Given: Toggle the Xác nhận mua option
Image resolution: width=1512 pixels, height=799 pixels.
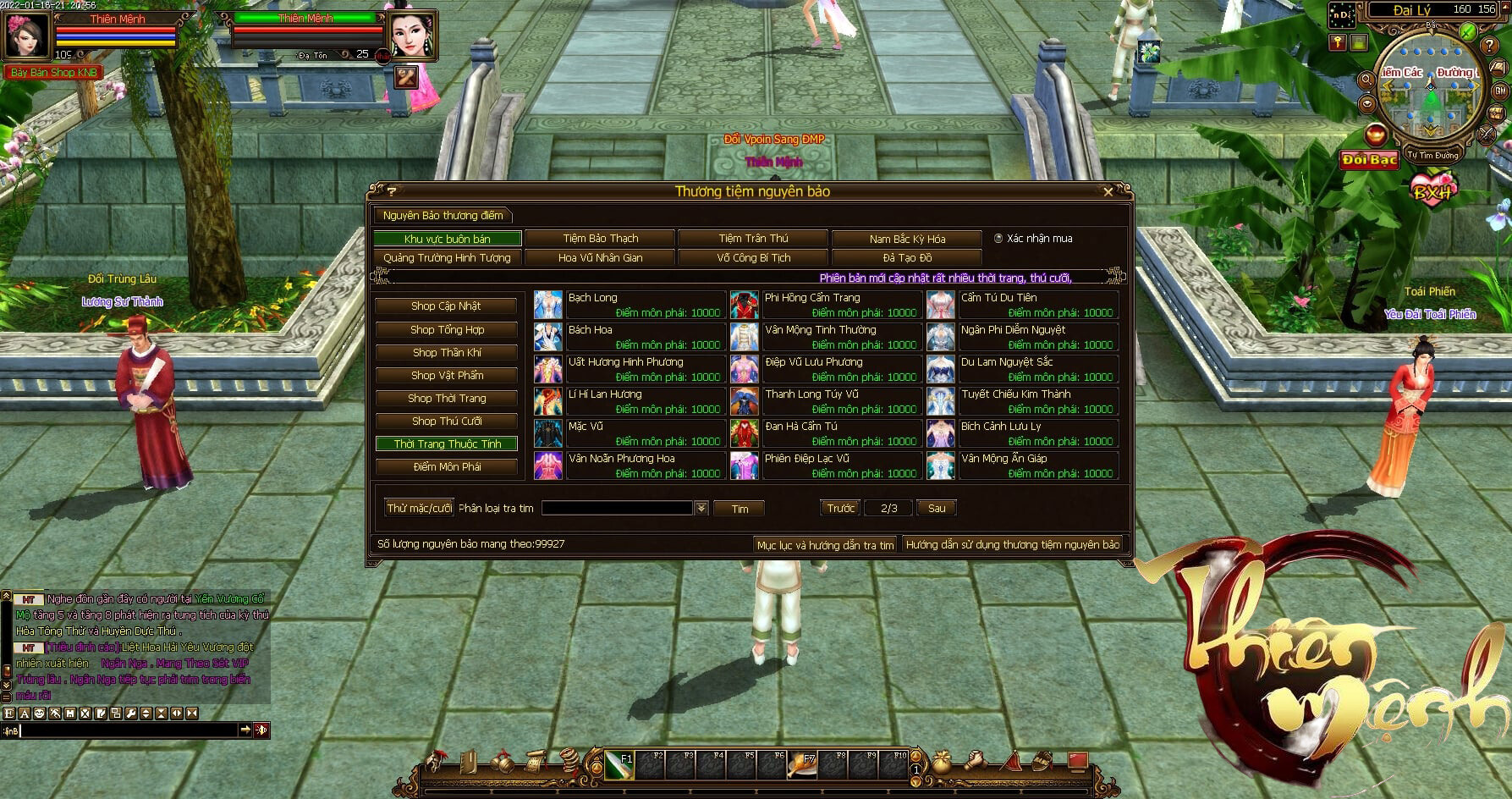Looking at the screenshot, I should tap(998, 239).
